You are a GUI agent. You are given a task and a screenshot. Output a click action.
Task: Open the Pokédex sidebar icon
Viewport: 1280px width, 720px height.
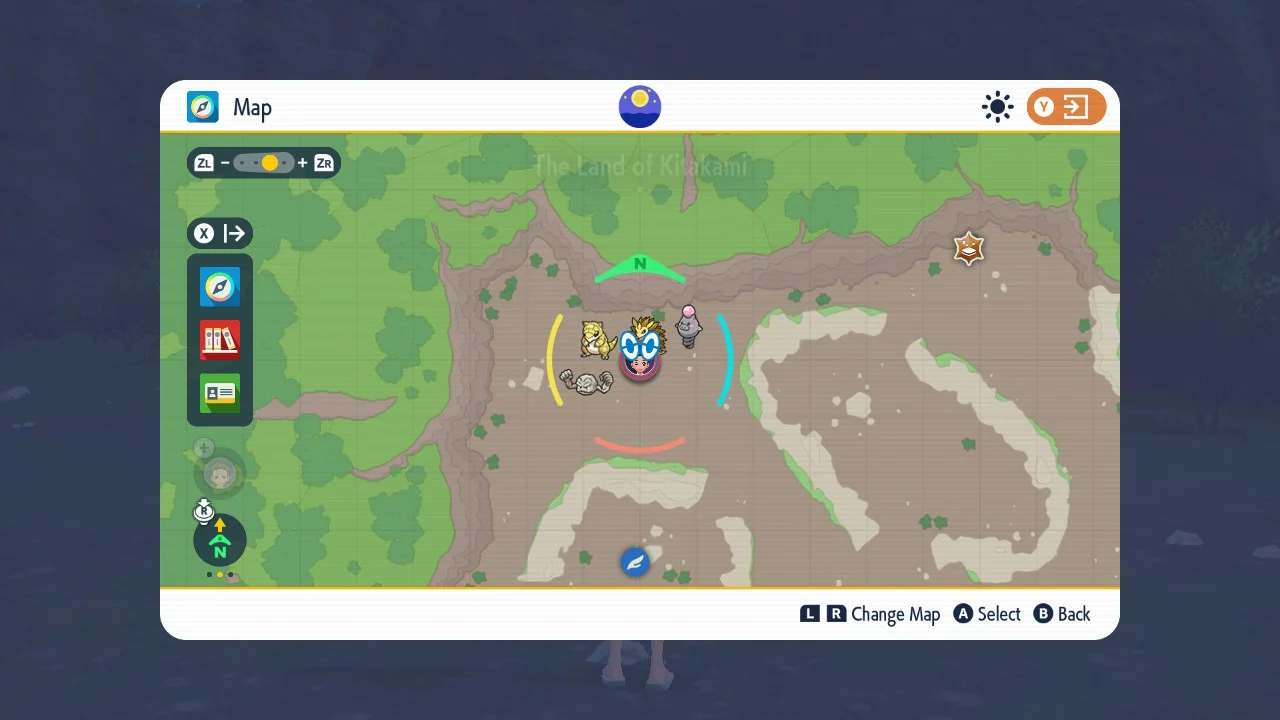219,340
